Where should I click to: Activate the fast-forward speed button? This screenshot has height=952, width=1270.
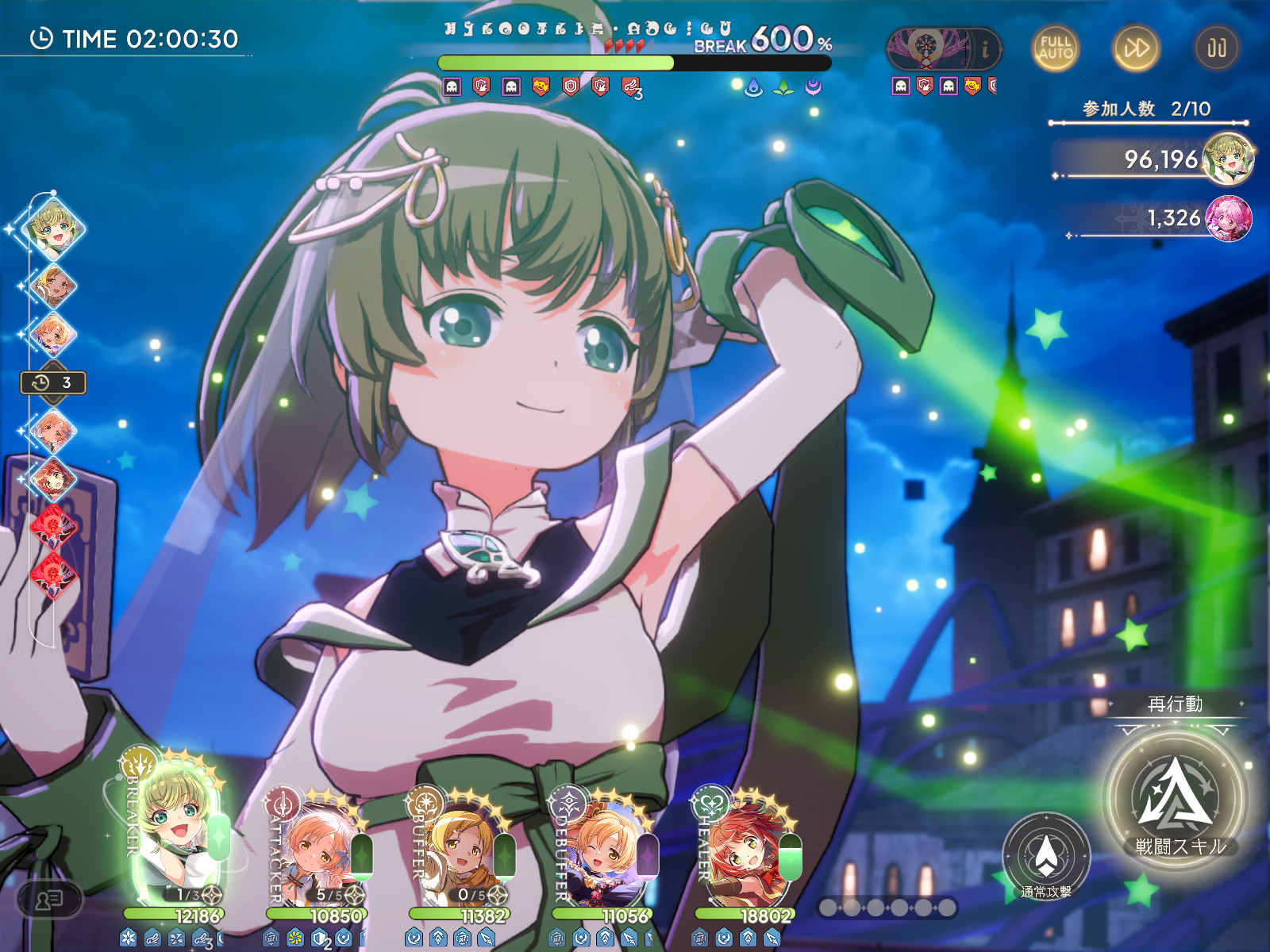1135,48
